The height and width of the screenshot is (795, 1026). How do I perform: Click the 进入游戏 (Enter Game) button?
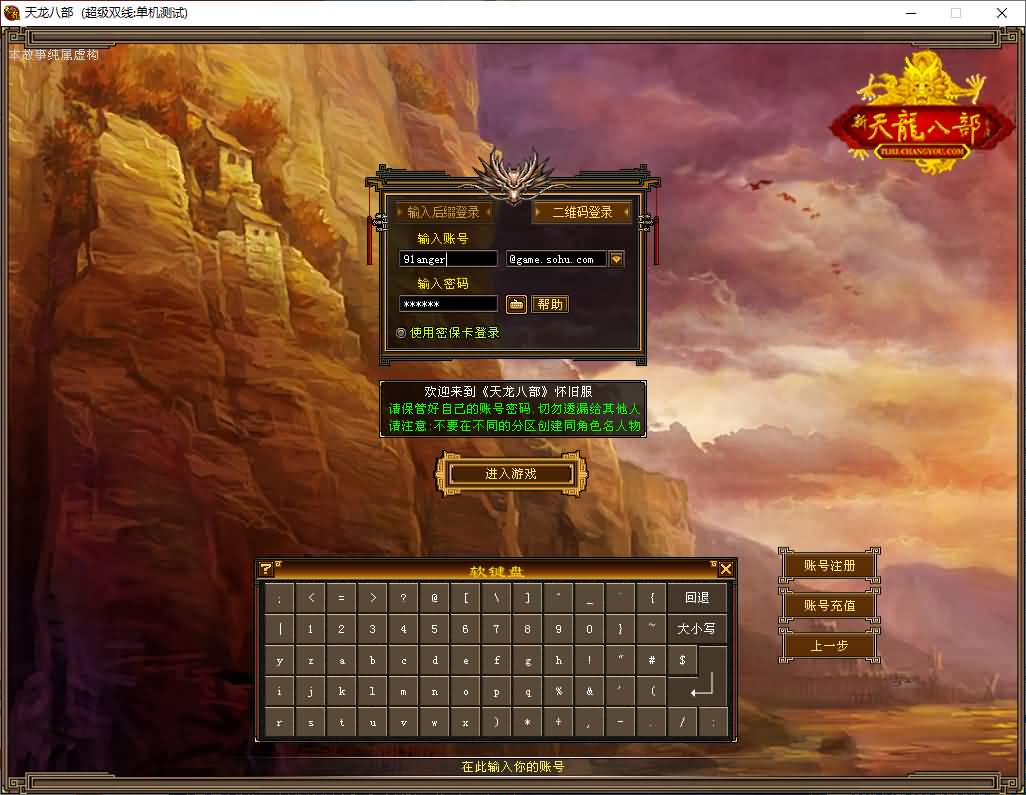coord(511,474)
